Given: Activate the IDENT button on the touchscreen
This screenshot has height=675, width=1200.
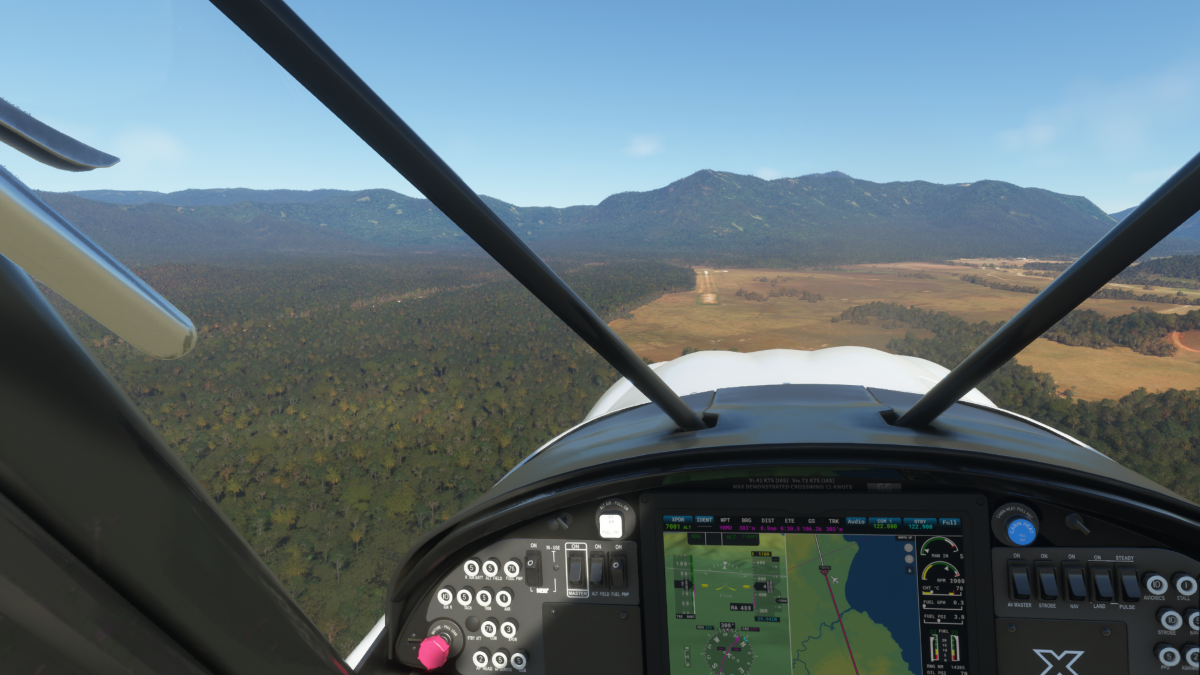Looking at the screenshot, I should pos(704,522).
